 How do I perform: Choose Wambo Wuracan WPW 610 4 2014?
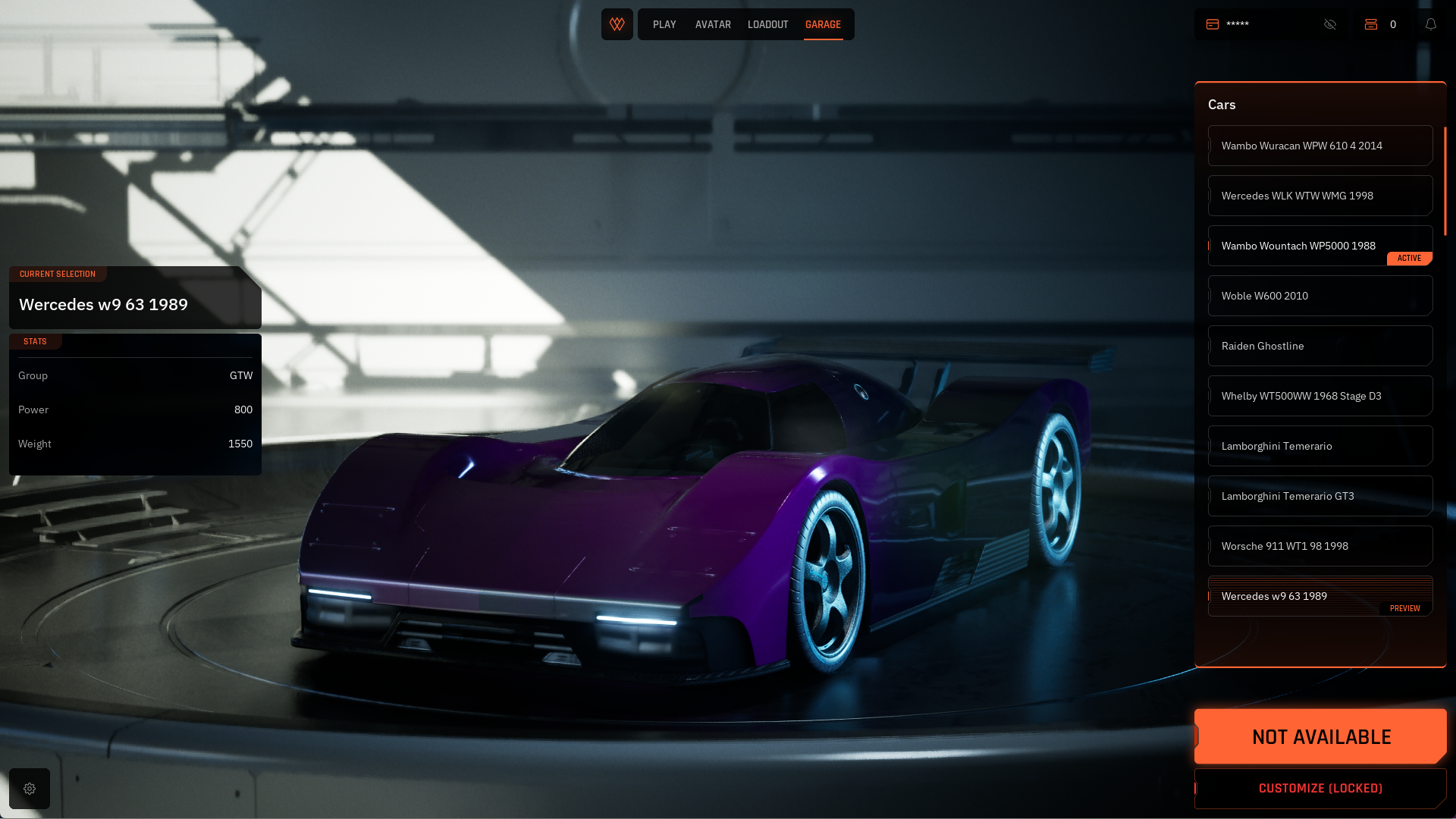coord(1319,146)
